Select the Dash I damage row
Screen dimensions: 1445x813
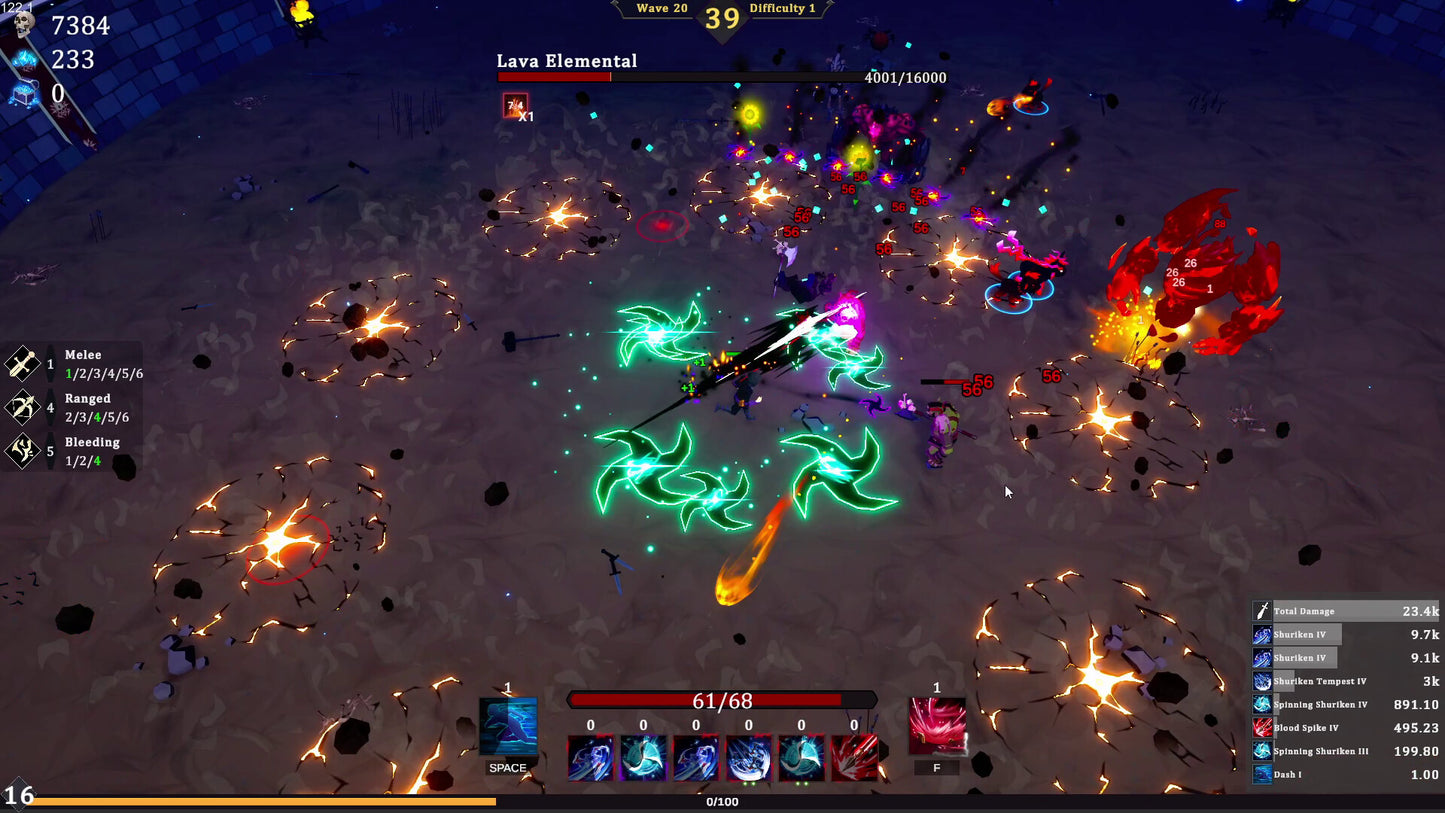(1346, 774)
